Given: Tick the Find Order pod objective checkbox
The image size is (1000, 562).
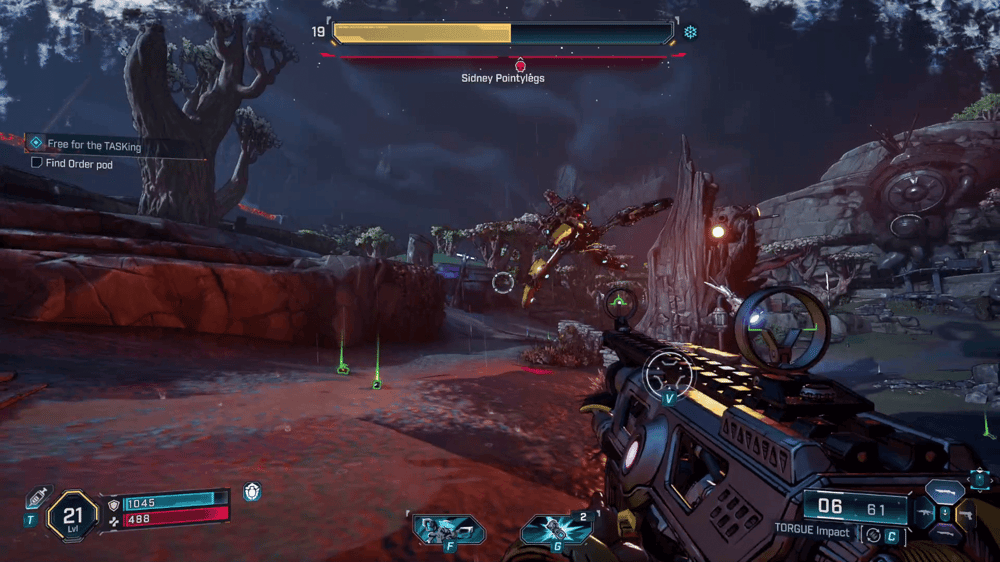Looking at the screenshot, I should click(37, 163).
